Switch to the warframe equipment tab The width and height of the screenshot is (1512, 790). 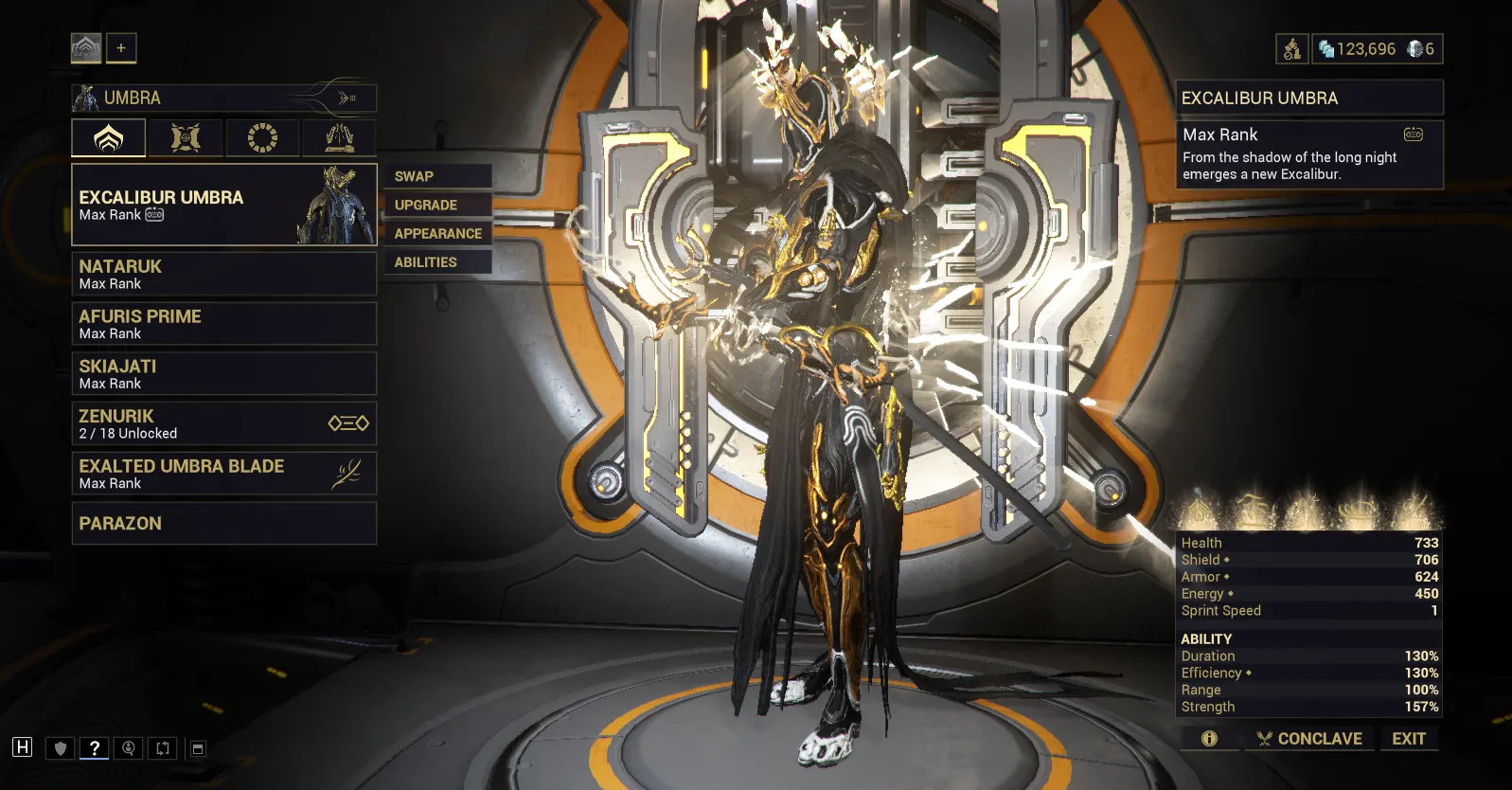[109, 138]
